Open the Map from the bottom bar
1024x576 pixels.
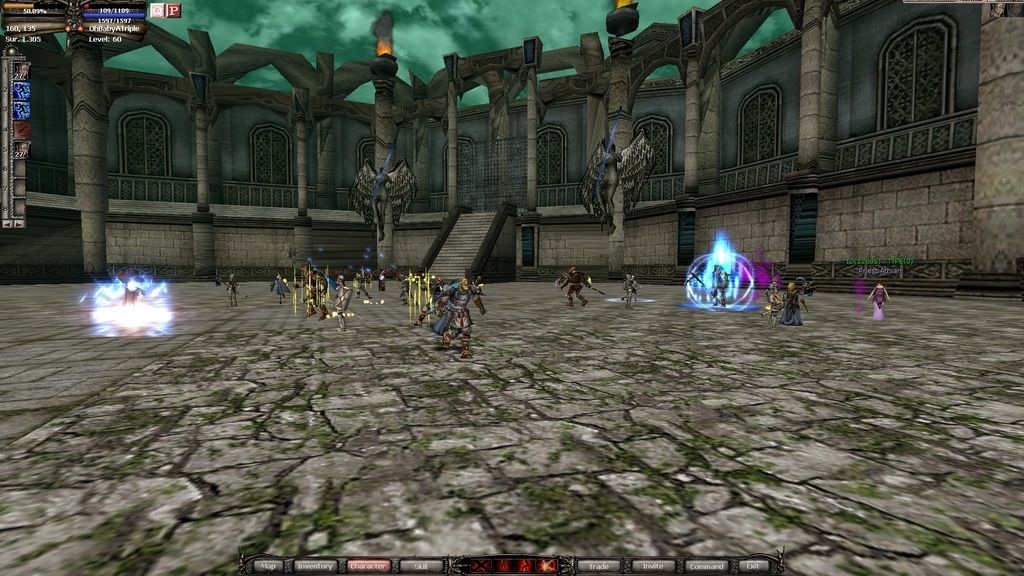click(x=267, y=566)
